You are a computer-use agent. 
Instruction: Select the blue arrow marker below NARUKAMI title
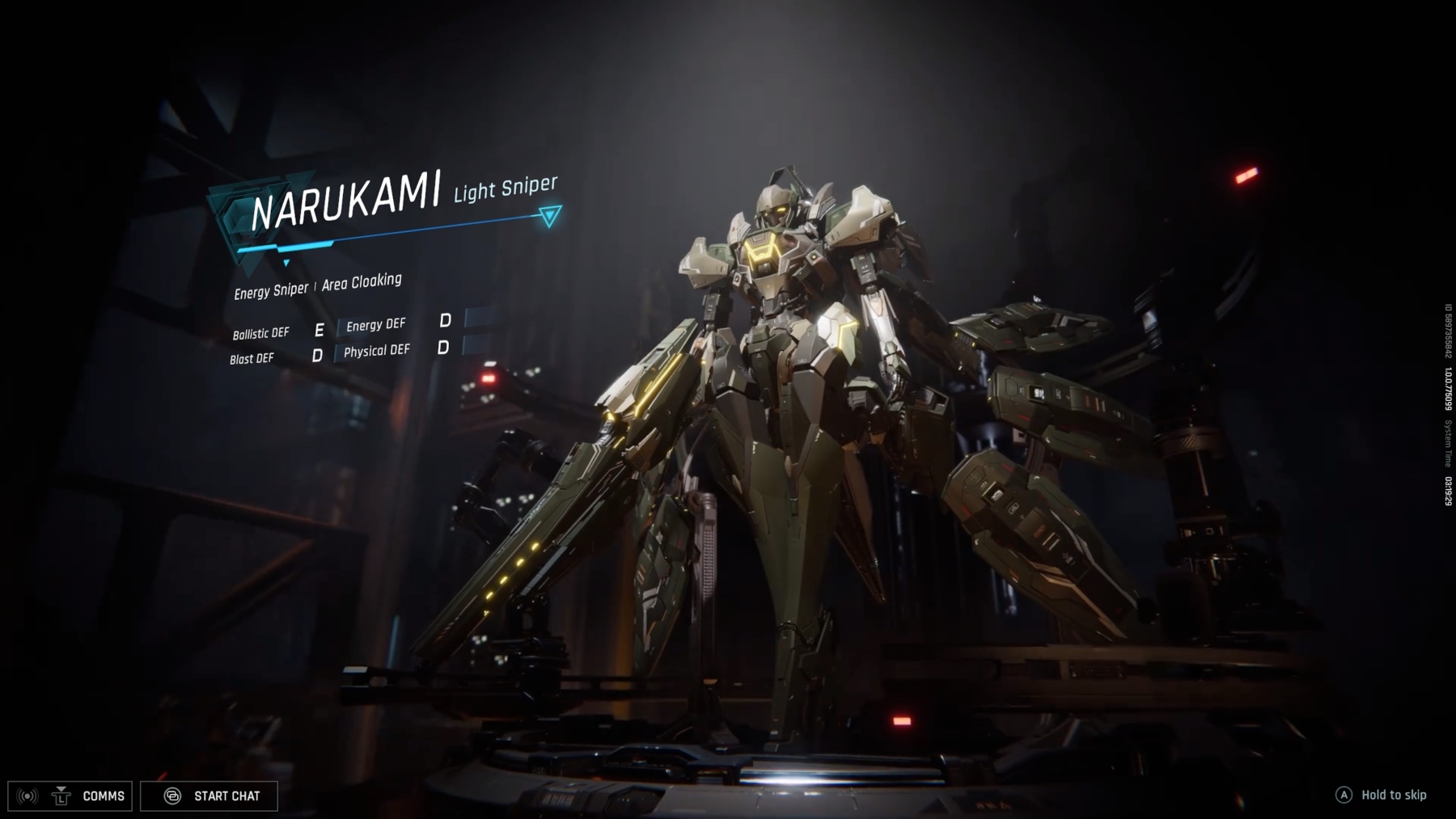click(286, 263)
